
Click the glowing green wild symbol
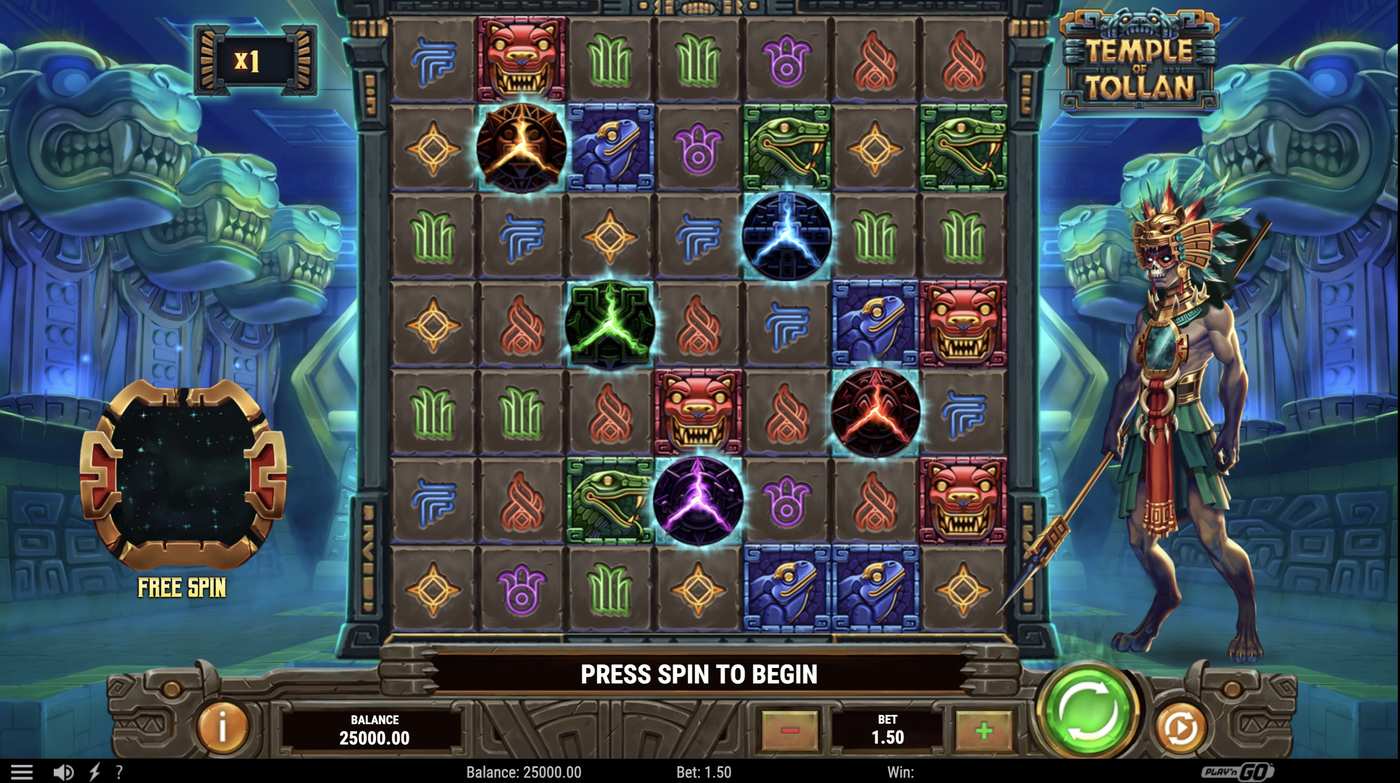click(x=610, y=324)
